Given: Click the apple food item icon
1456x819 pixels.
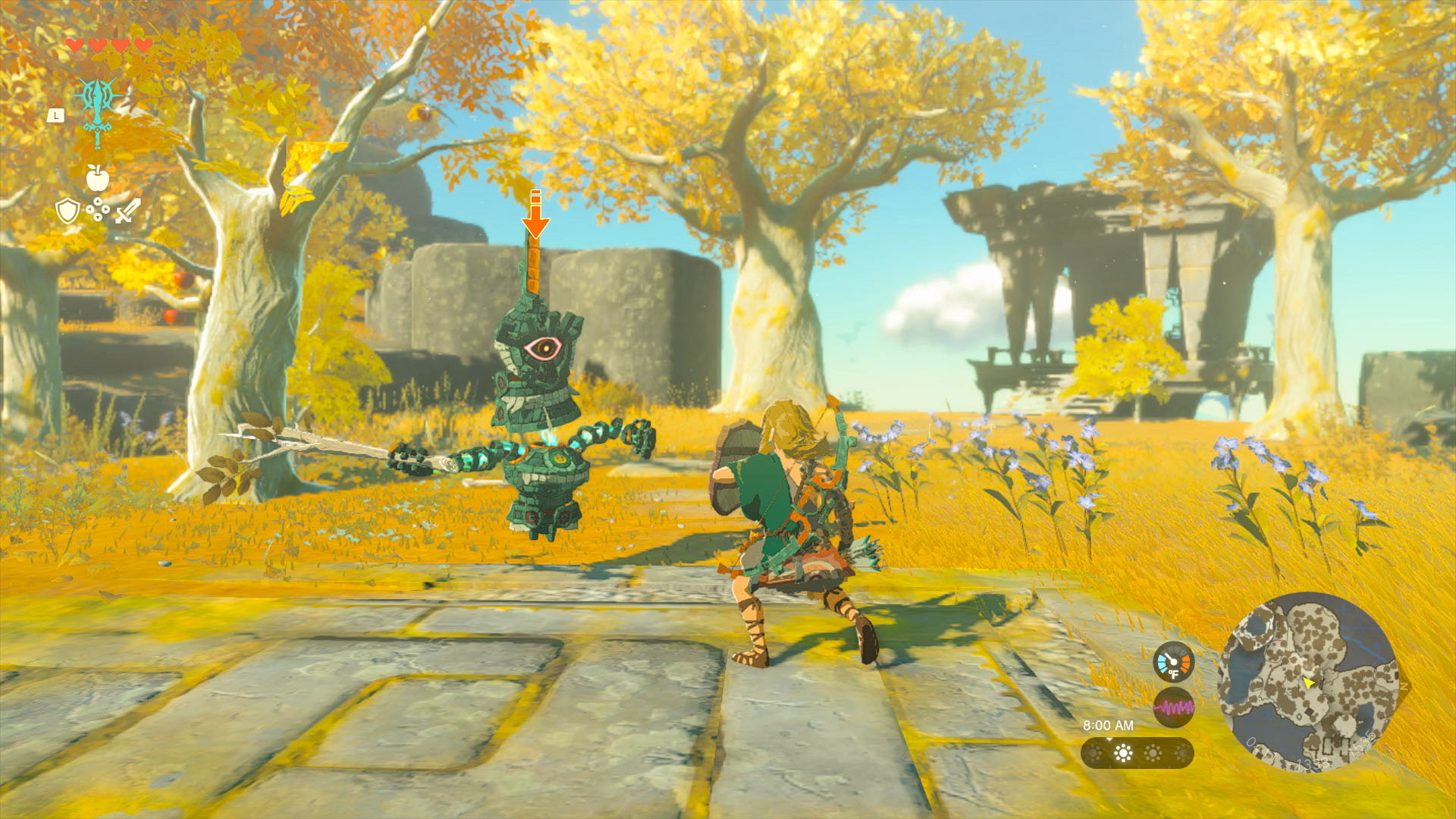Looking at the screenshot, I should pyautogui.click(x=97, y=178).
